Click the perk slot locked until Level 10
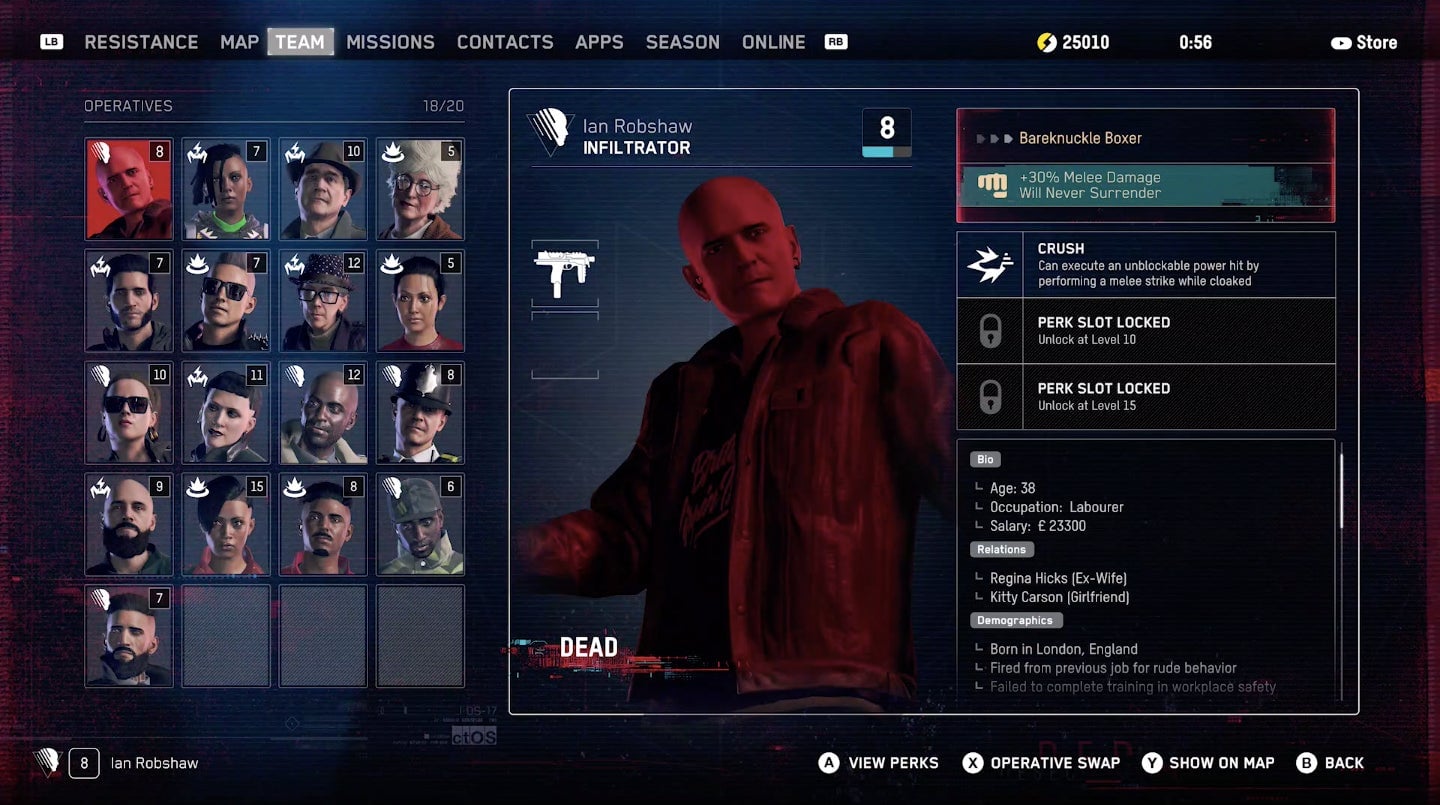Screen dimensions: 1440x805 [1145, 331]
